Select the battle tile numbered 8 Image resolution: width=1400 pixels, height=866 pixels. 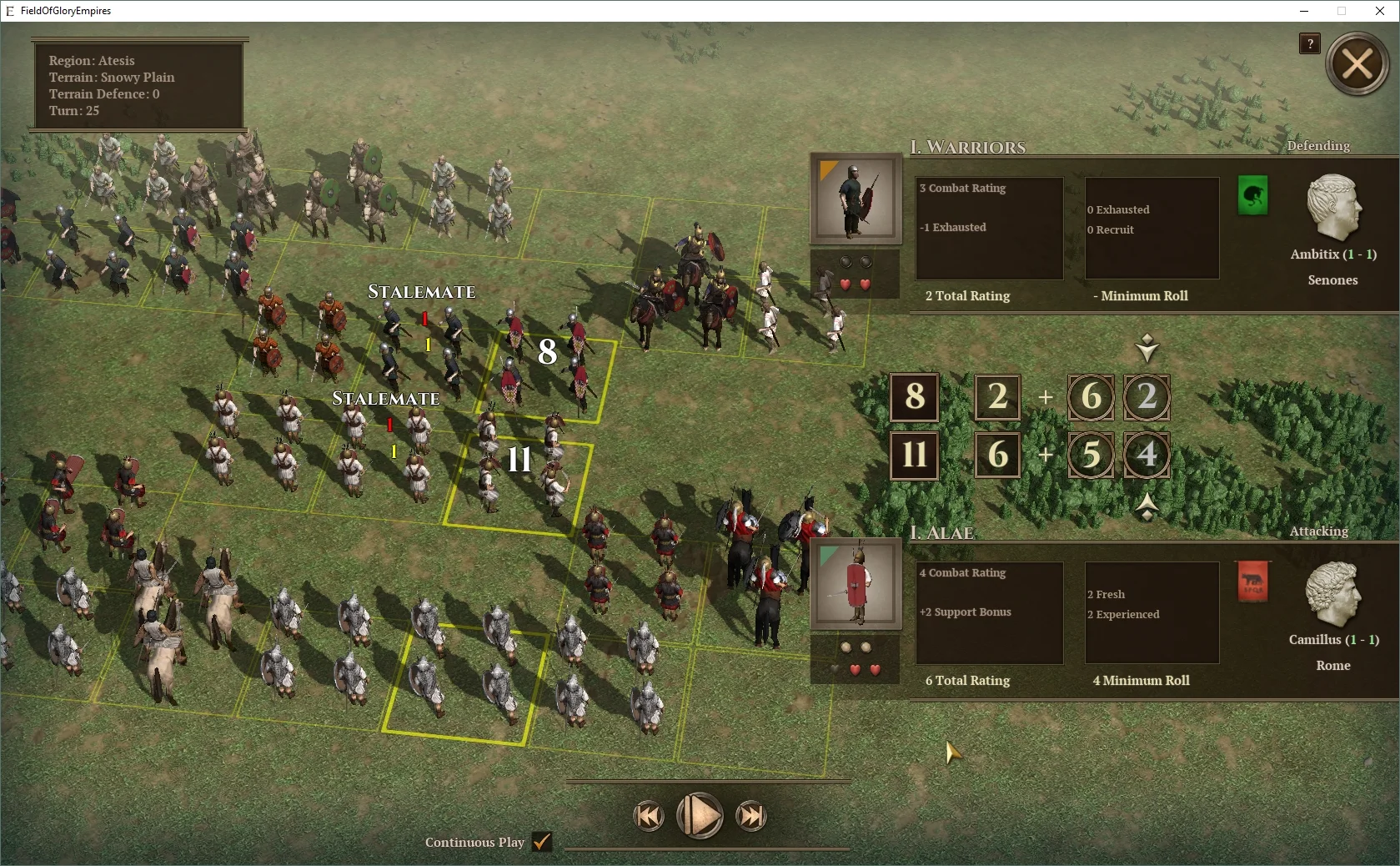(x=548, y=352)
